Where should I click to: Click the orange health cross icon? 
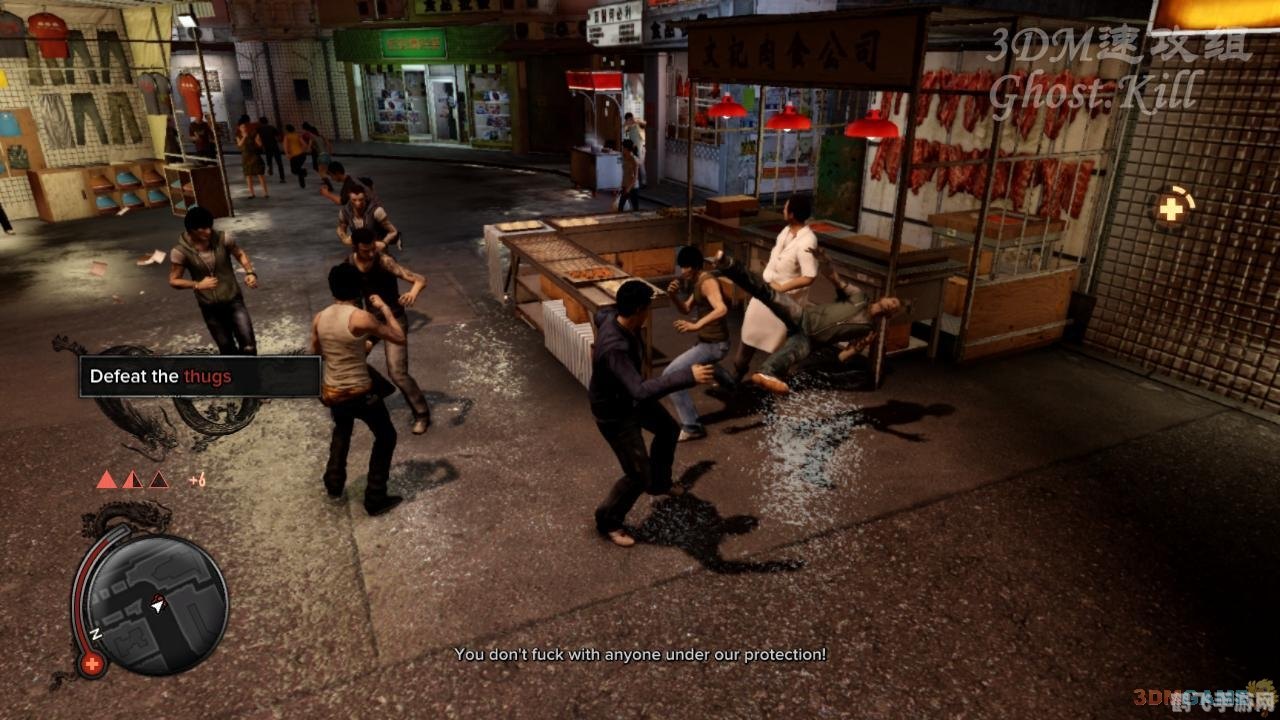pos(1169,208)
